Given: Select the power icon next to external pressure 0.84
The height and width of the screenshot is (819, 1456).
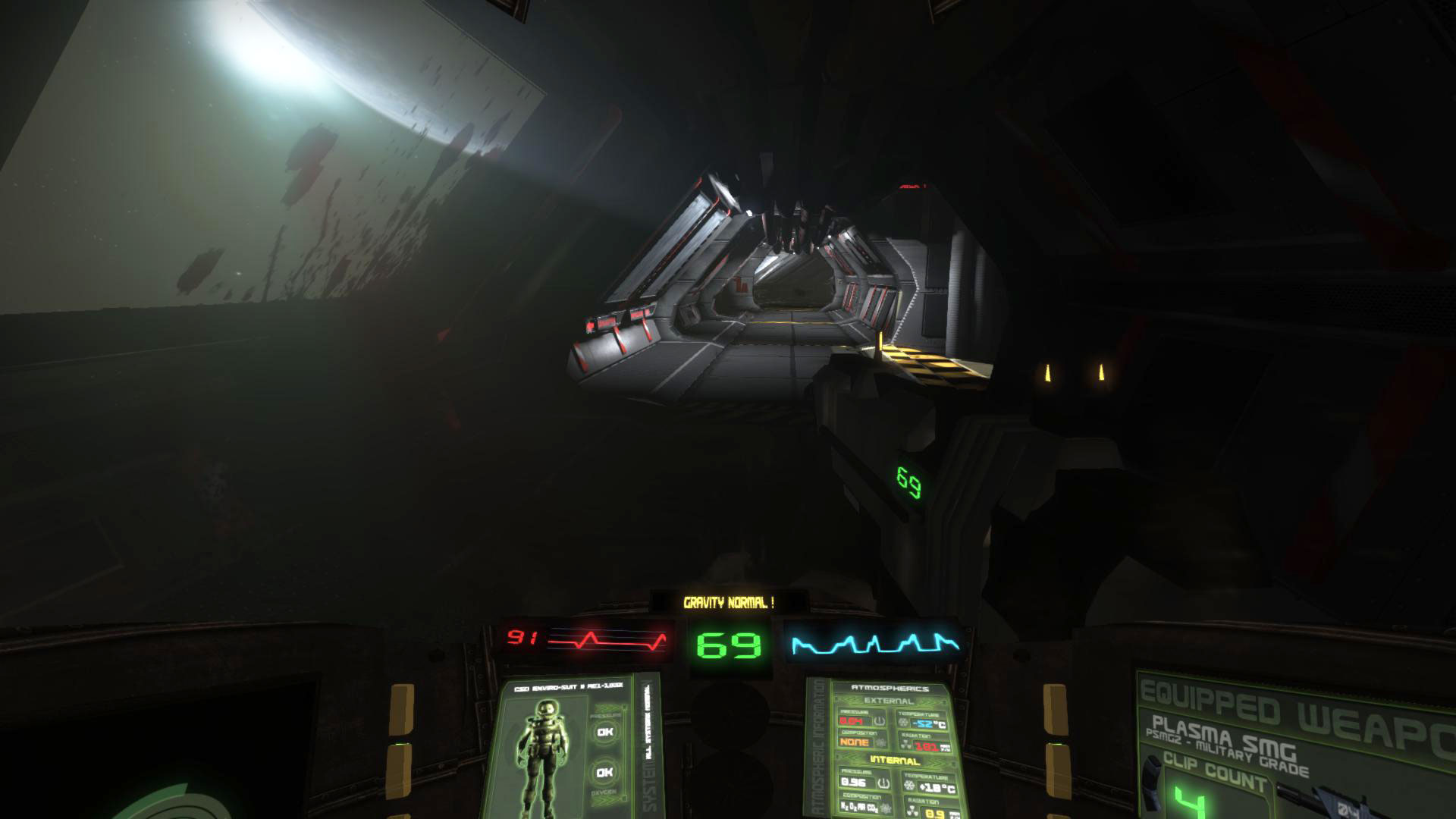Looking at the screenshot, I should pyautogui.click(x=880, y=721).
